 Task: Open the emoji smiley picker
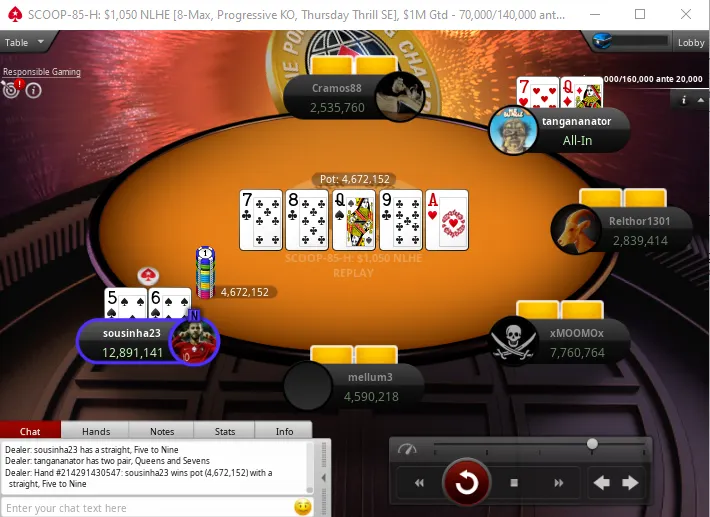tap(302, 508)
